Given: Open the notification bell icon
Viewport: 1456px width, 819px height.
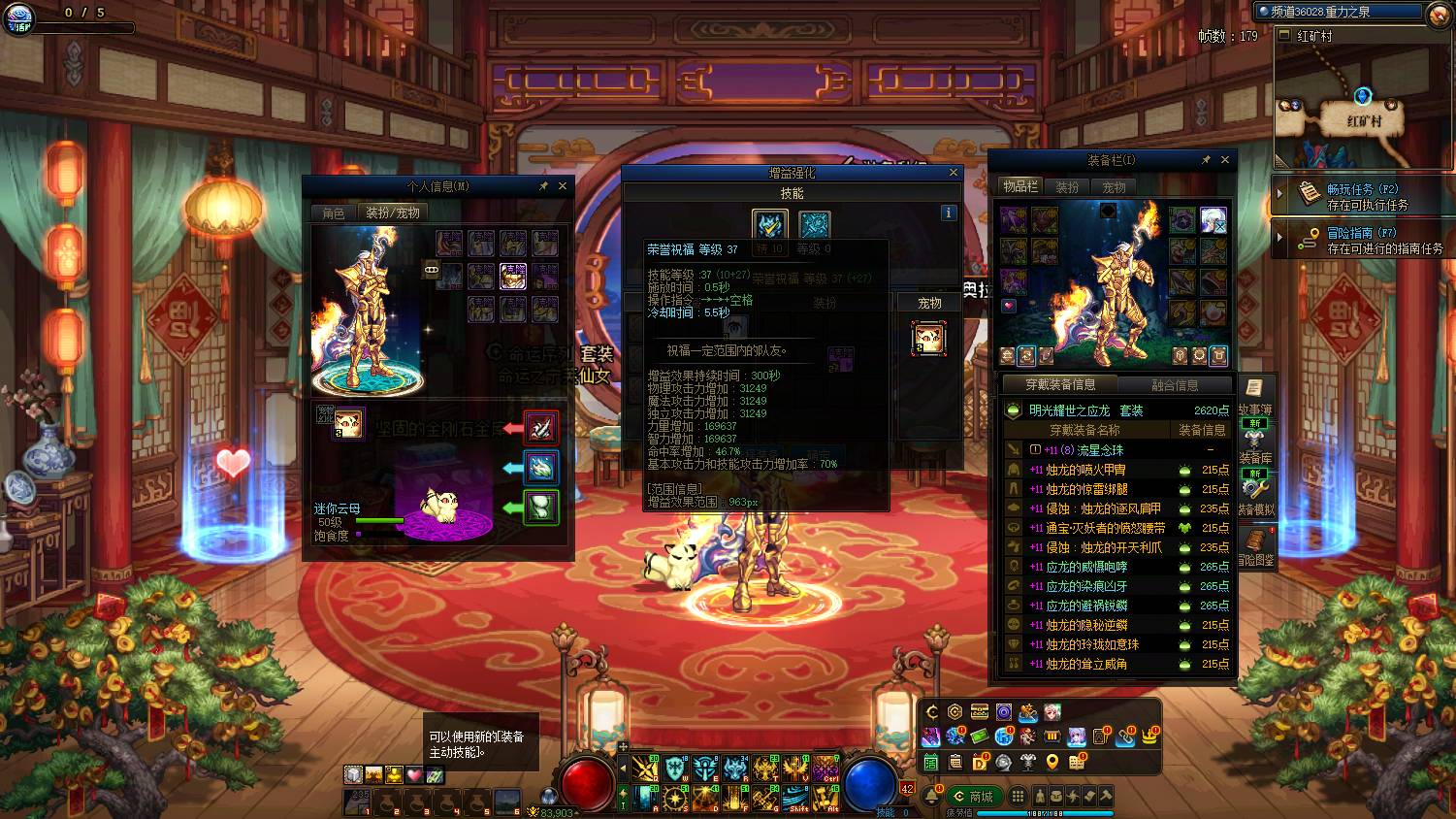Looking at the screenshot, I should 932,797.
